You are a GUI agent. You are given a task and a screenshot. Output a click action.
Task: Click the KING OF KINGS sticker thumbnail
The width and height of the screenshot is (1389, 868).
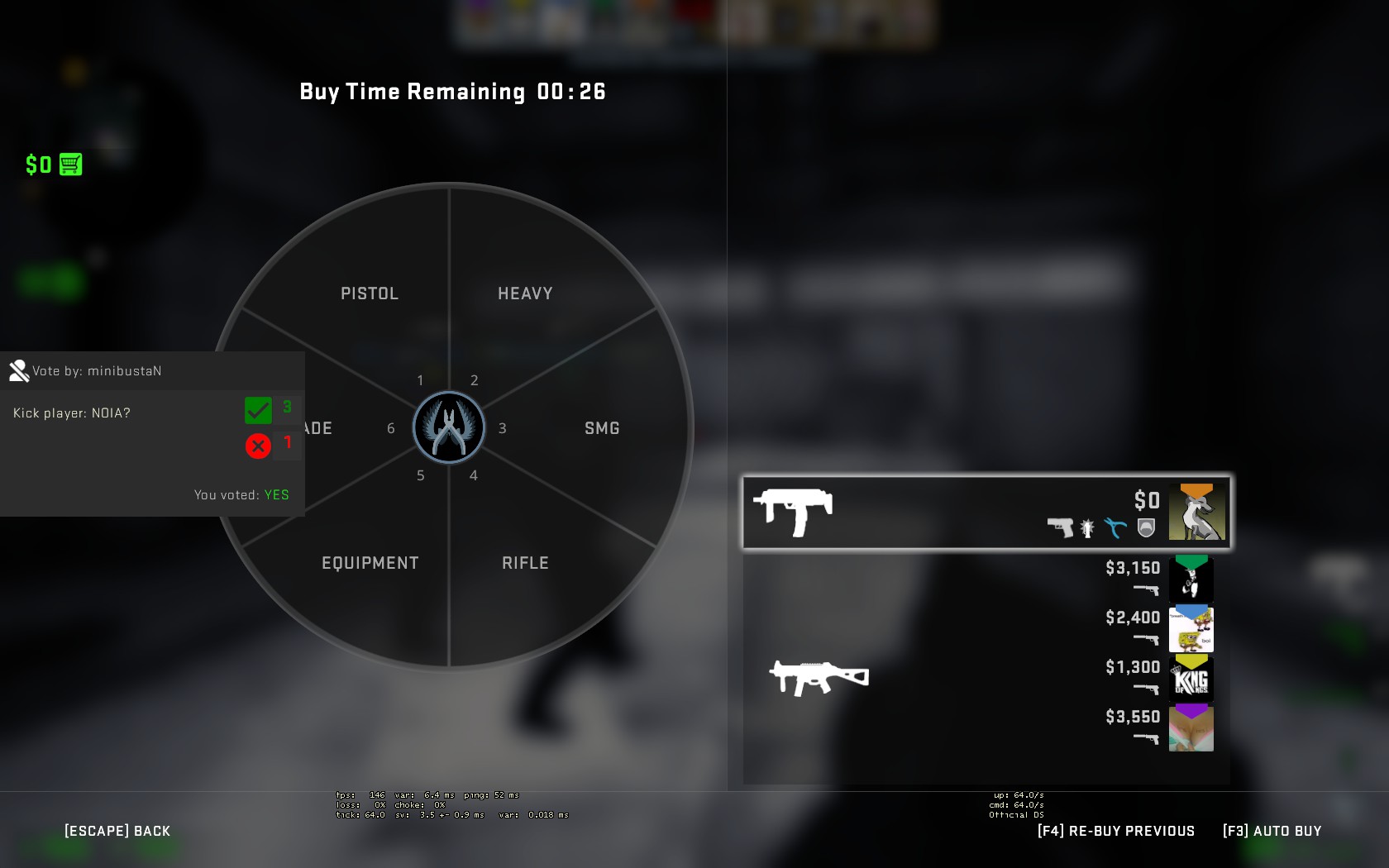tap(1191, 679)
